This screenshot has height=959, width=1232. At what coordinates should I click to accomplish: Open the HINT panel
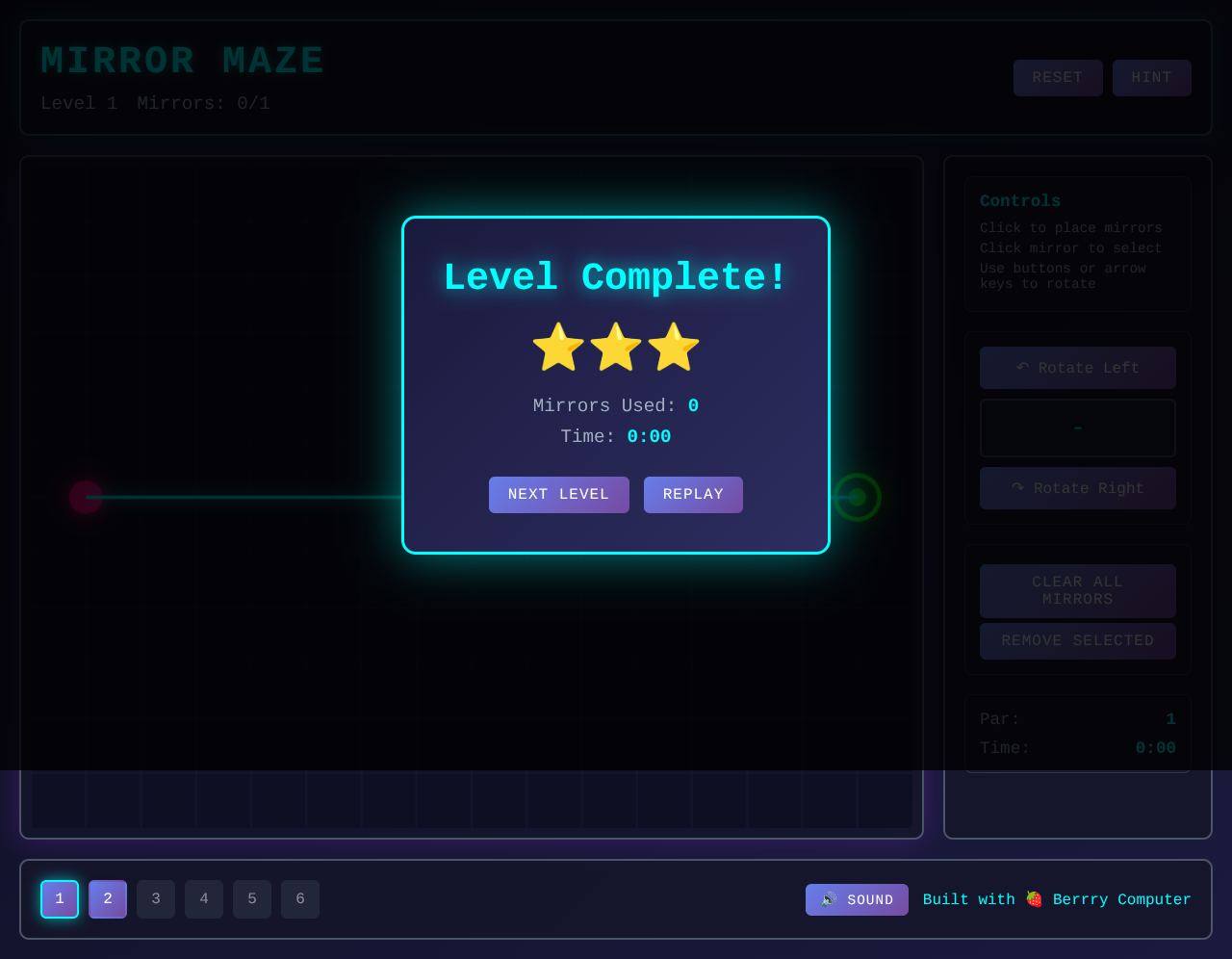[x=1151, y=78]
